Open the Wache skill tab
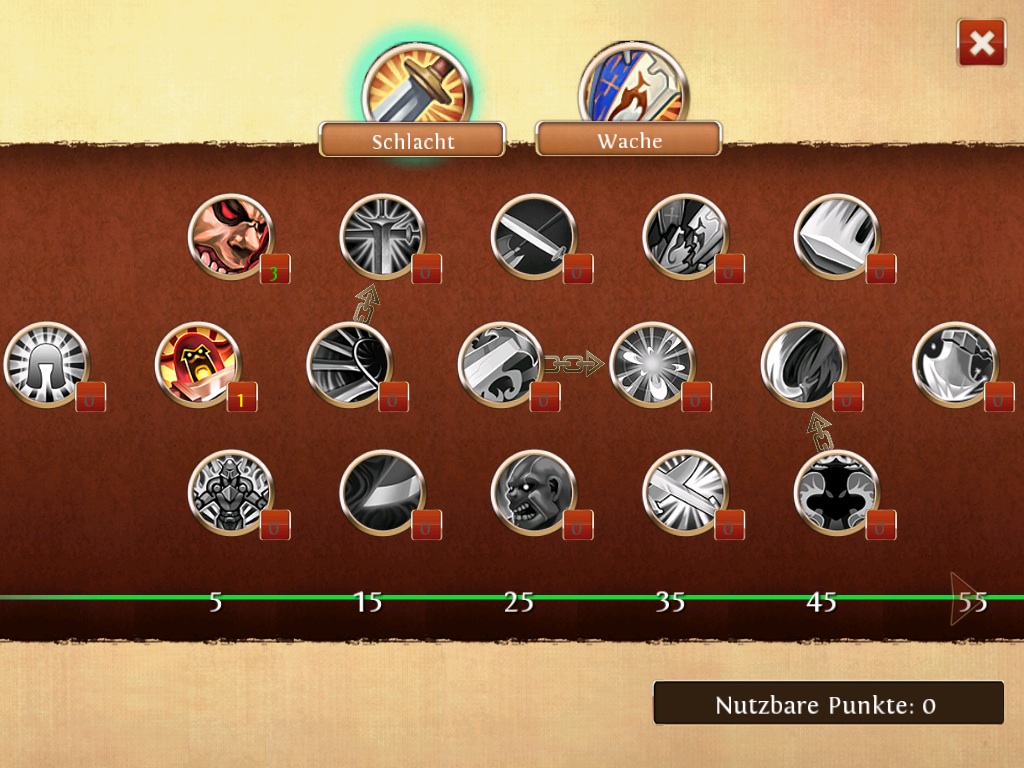The width and height of the screenshot is (1024, 768). point(629,140)
